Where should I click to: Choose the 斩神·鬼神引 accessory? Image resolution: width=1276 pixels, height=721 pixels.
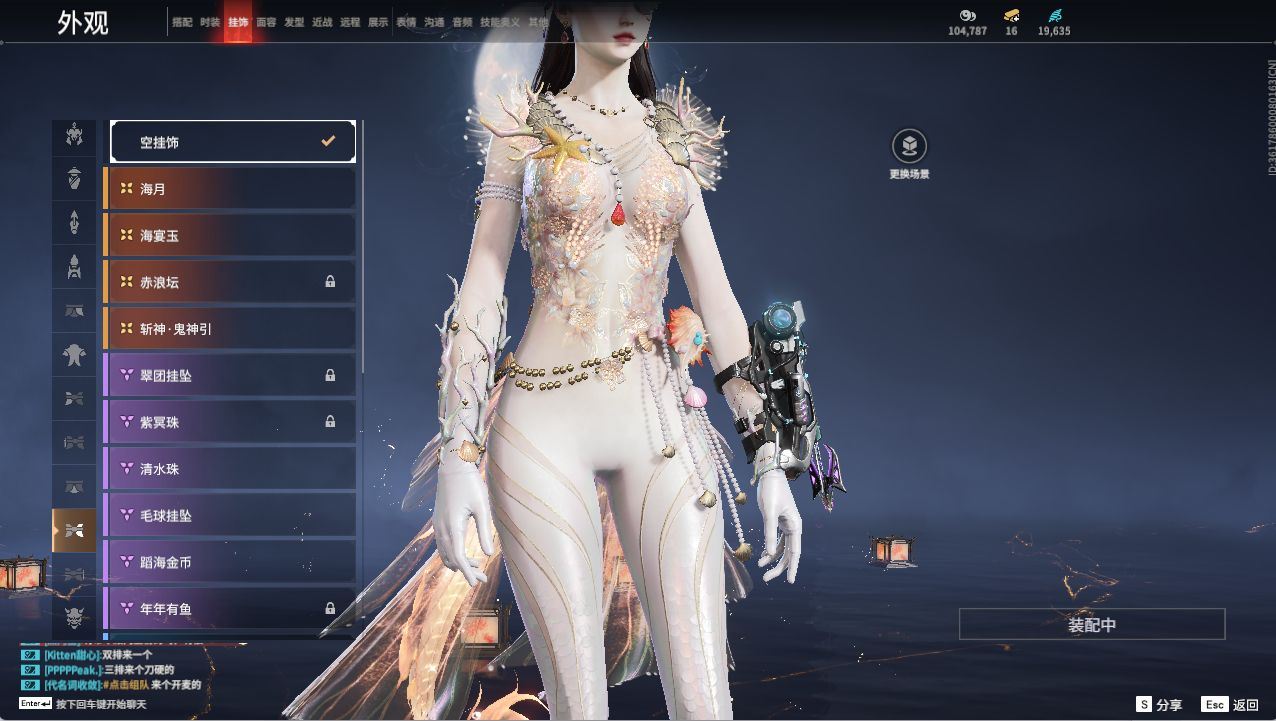click(x=230, y=329)
